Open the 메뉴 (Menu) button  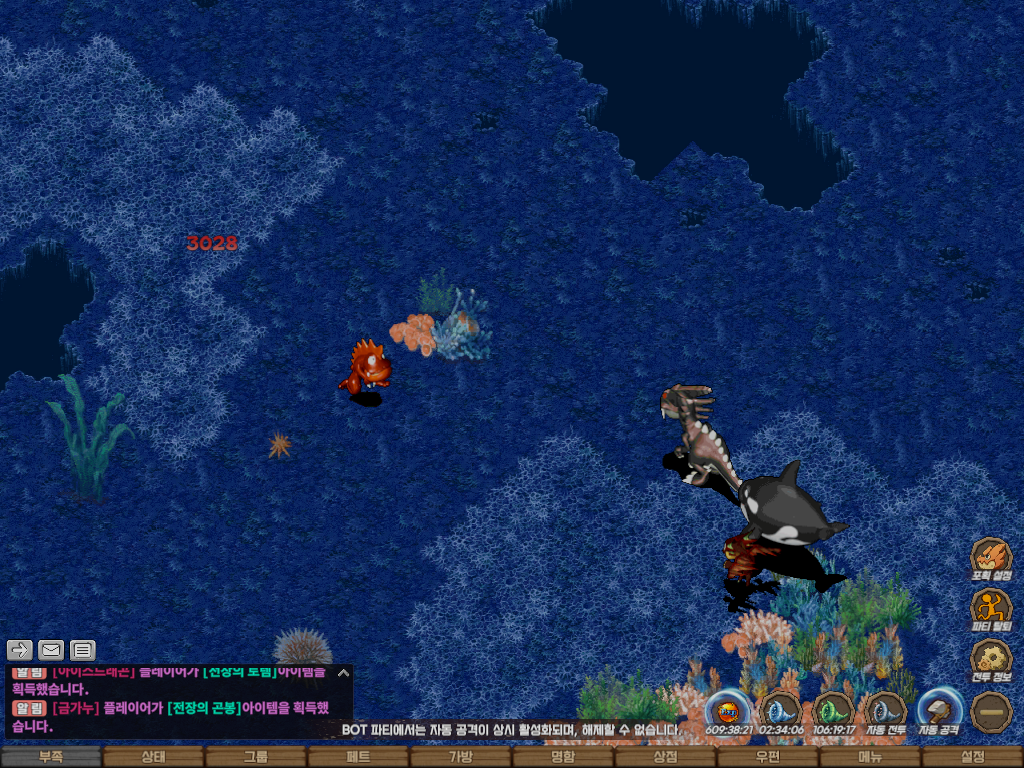point(870,757)
